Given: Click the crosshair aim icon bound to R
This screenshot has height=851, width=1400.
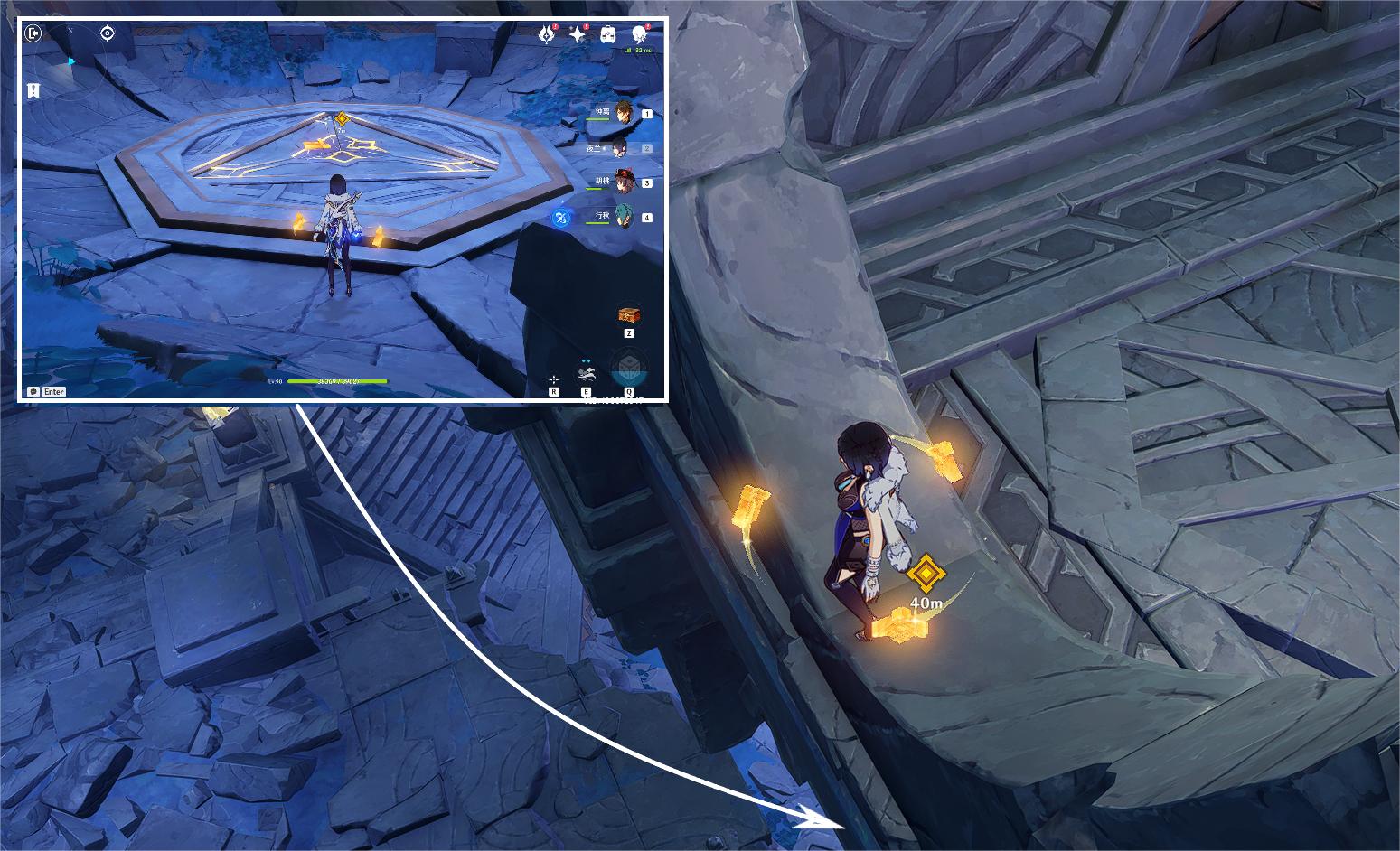Looking at the screenshot, I should [554, 379].
